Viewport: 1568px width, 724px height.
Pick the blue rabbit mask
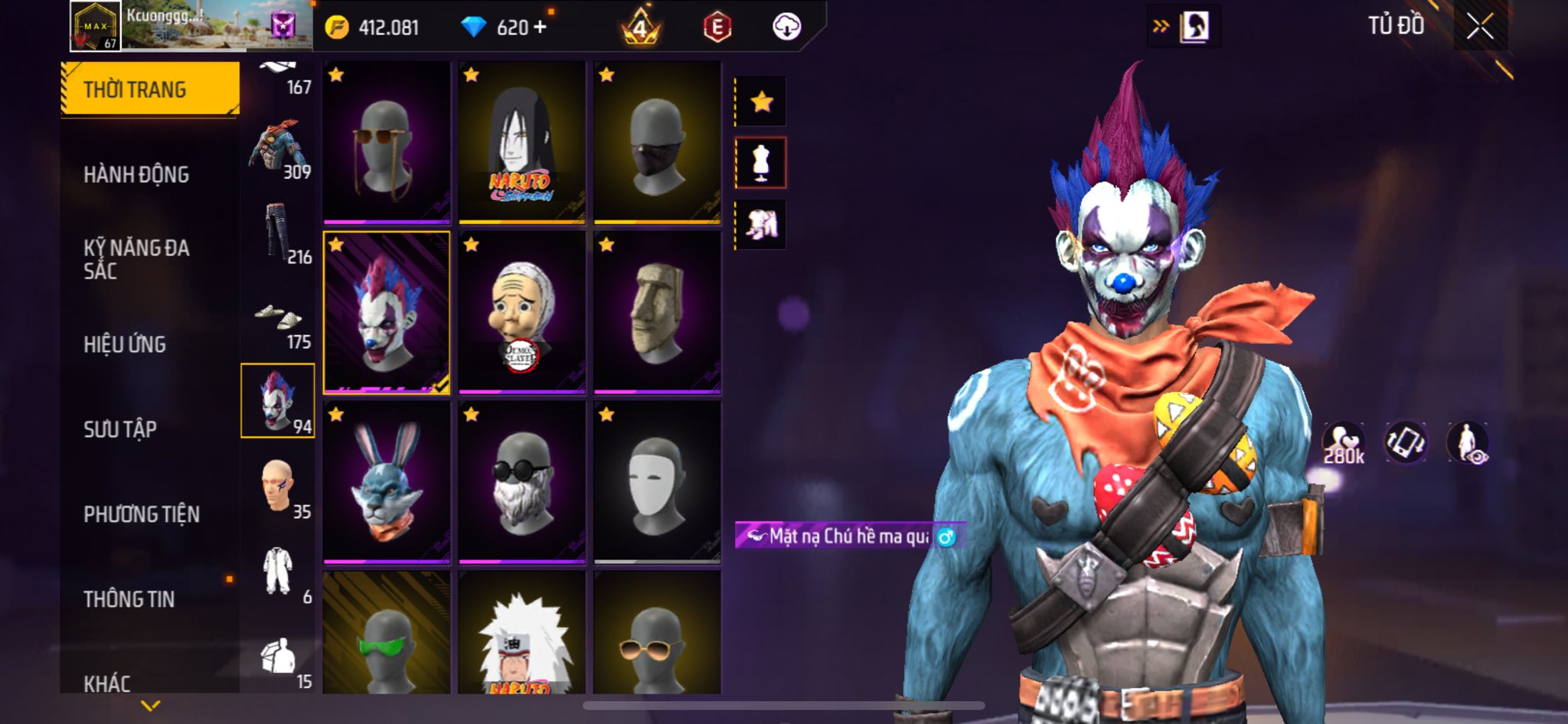pos(387,482)
